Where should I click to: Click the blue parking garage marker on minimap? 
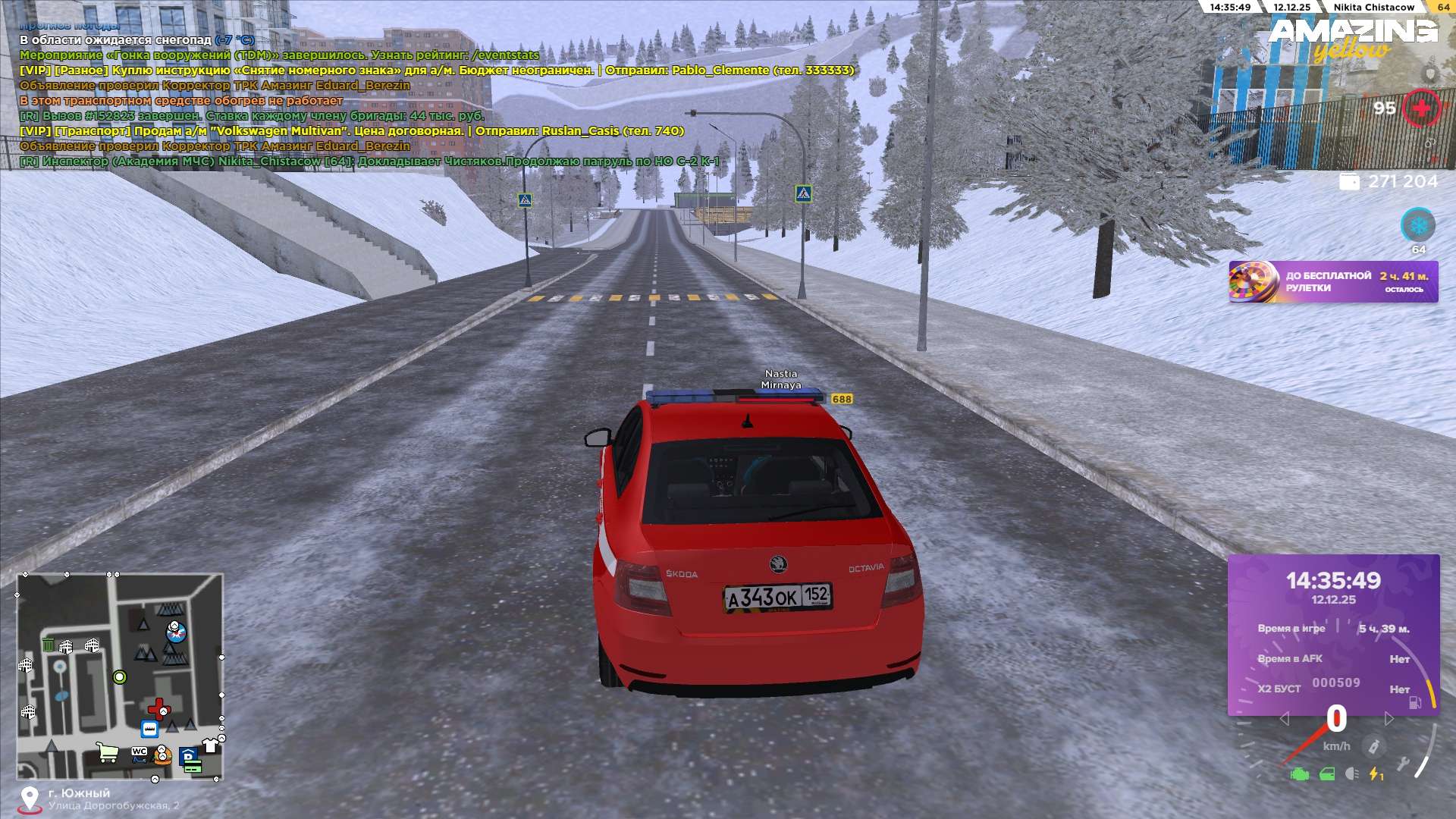click(x=188, y=755)
